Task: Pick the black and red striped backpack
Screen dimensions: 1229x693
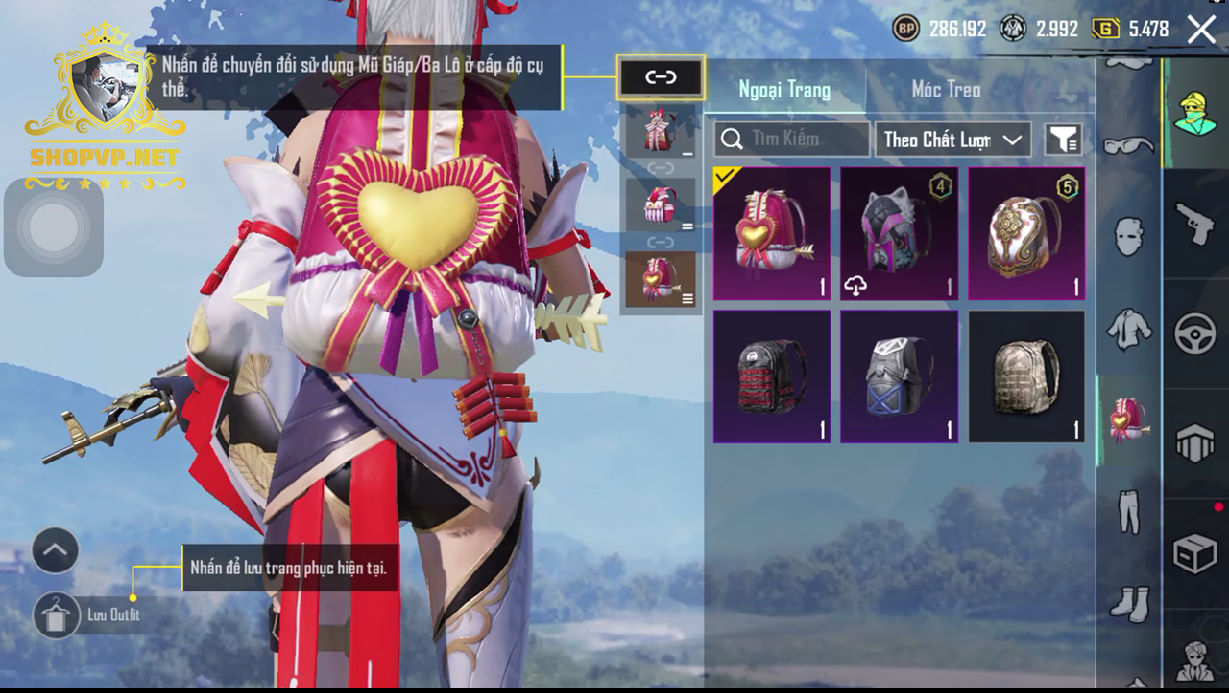Action: (x=772, y=376)
